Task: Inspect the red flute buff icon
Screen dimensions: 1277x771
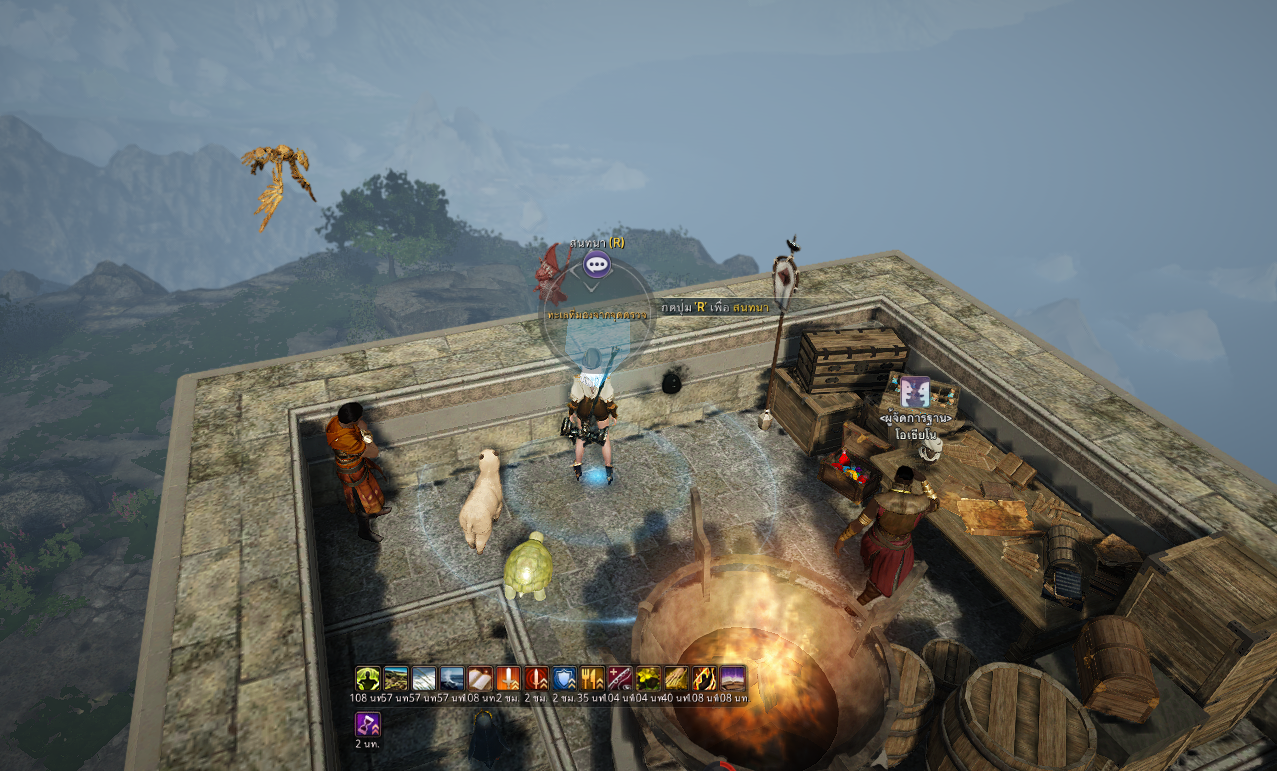Action: [620, 679]
